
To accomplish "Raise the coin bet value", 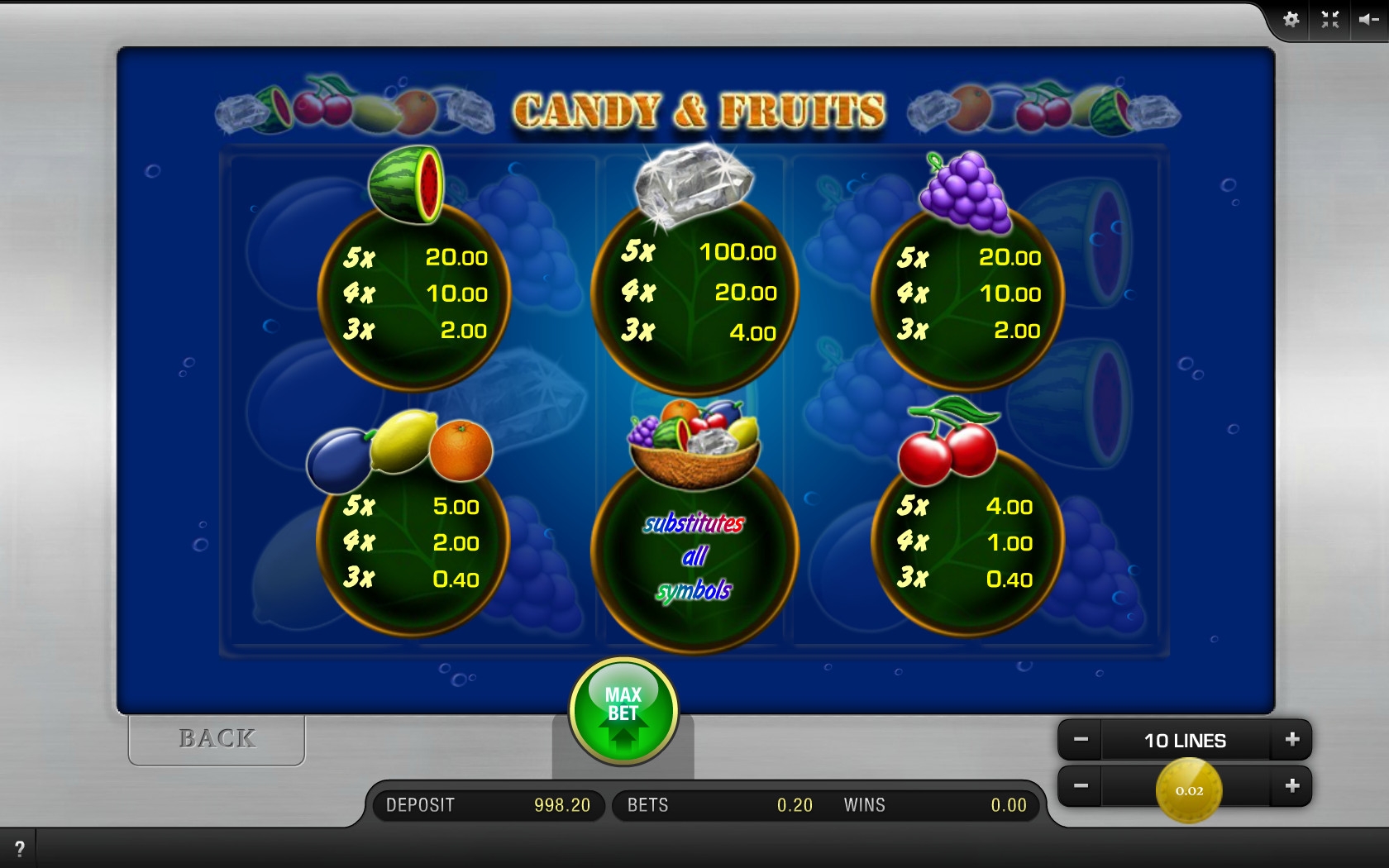I will [1292, 786].
